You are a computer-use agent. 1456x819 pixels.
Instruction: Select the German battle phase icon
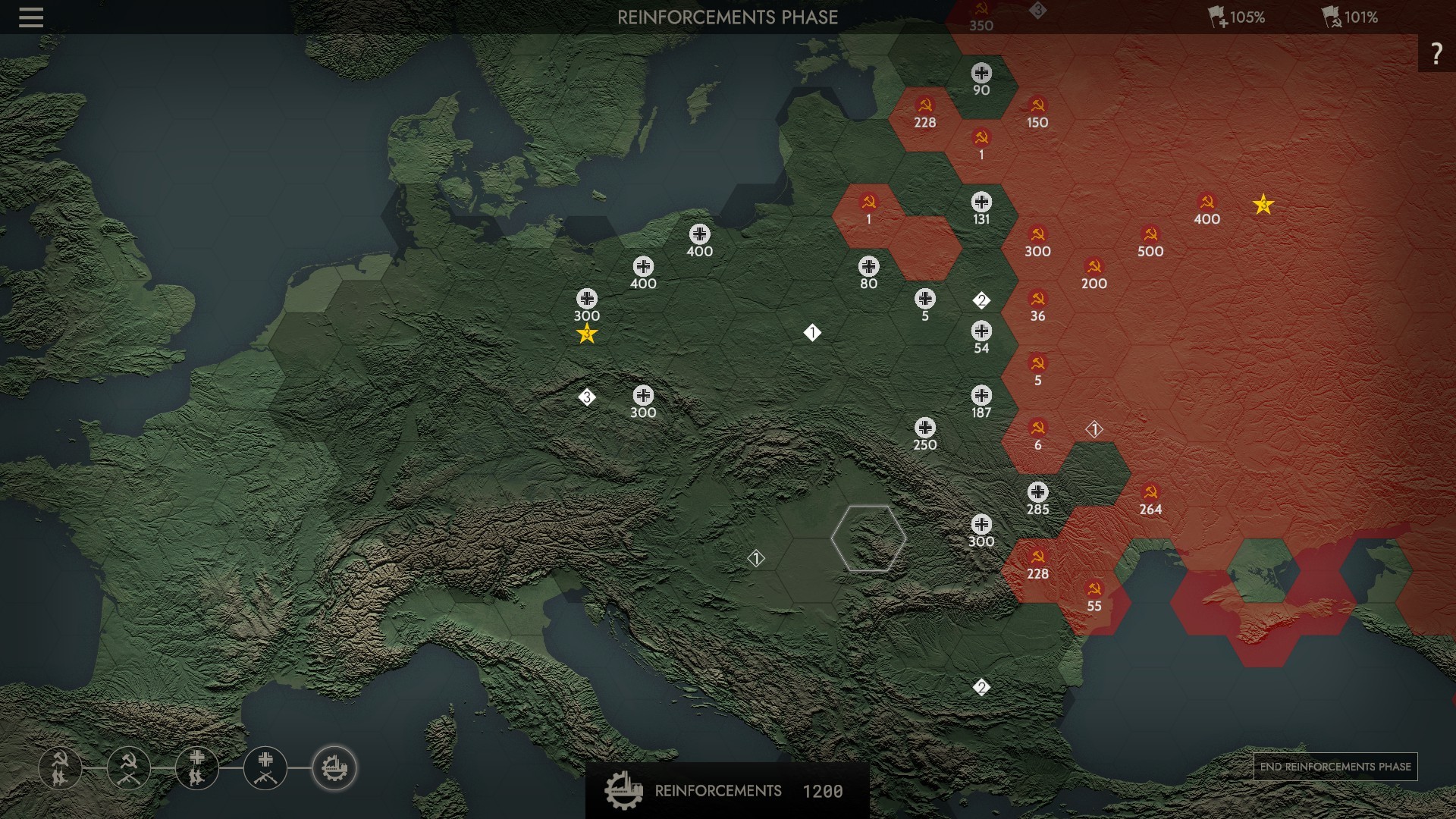265,768
